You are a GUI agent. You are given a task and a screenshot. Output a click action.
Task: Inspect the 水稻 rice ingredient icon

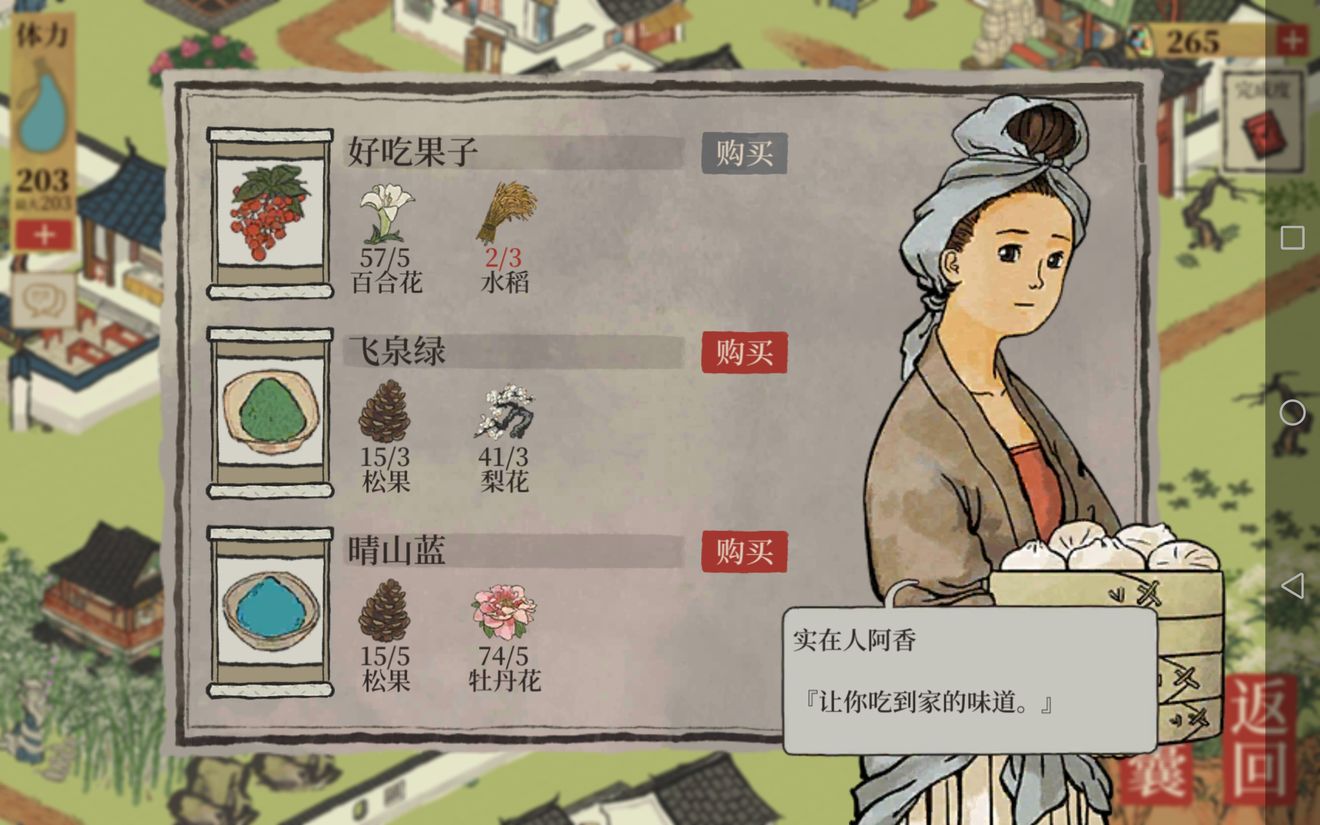coord(505,212)
